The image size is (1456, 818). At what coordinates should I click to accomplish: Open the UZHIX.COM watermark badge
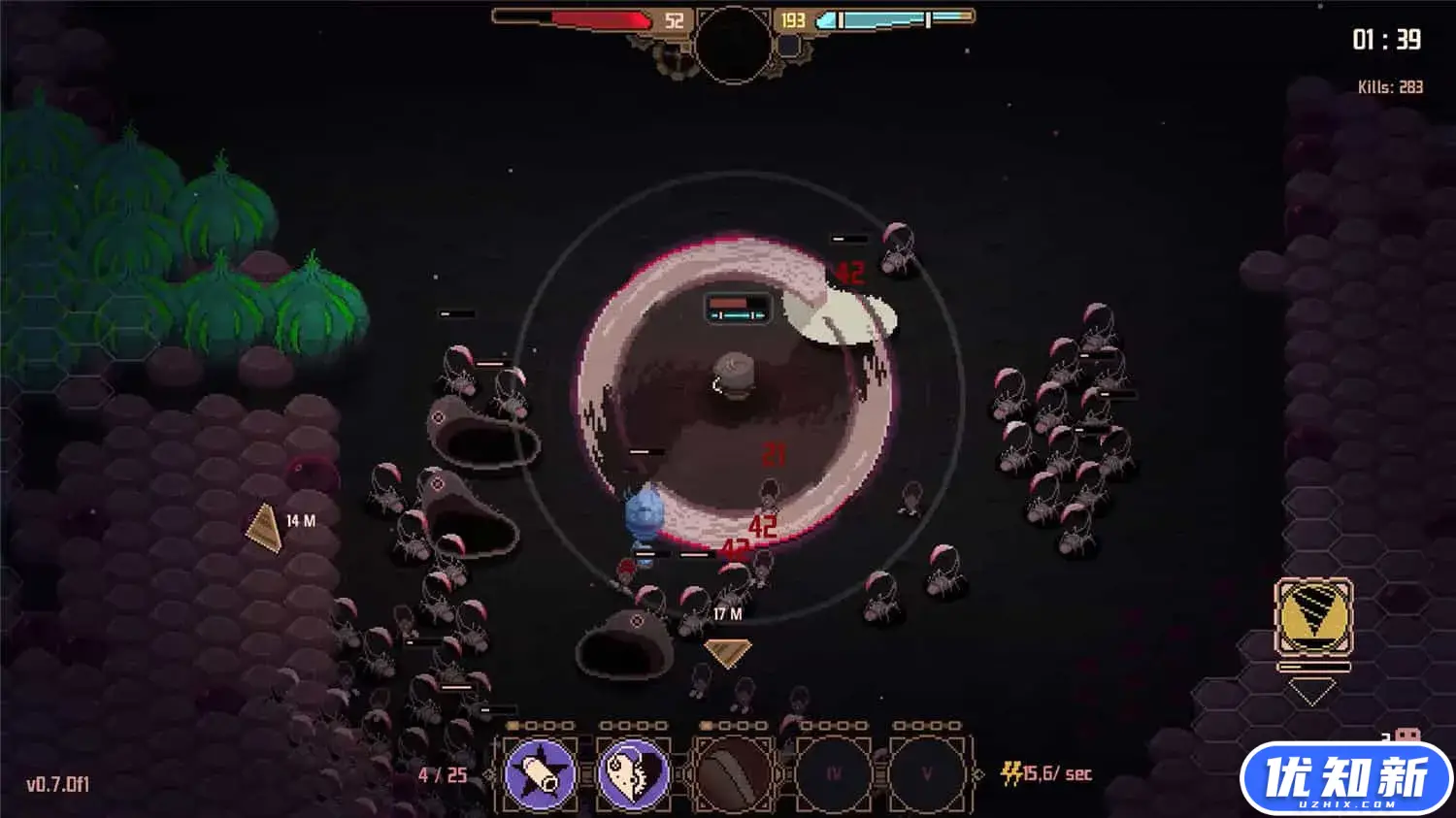(1345, 778)
